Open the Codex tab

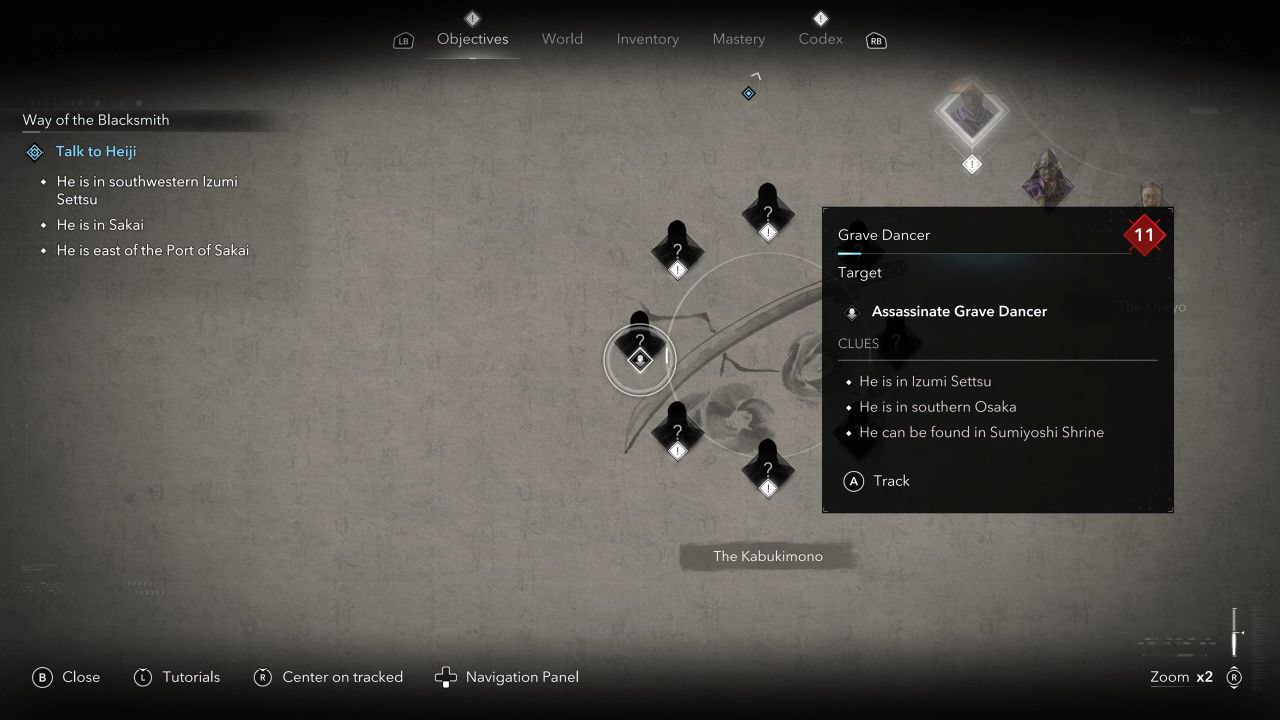820,39
